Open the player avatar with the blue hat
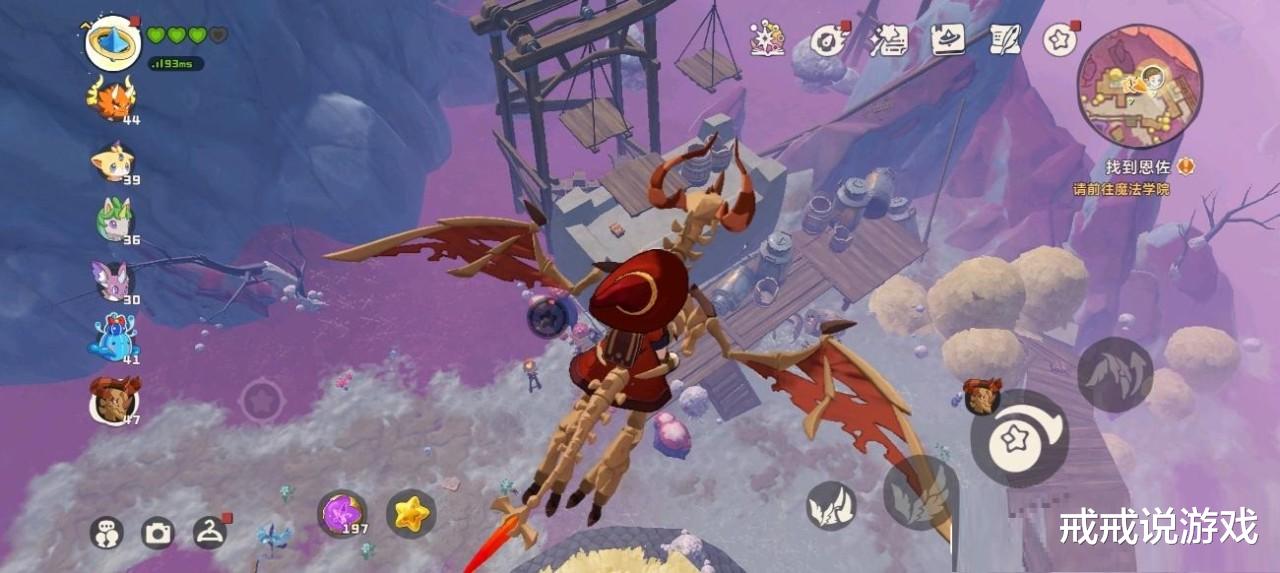The image size is (1280, 573). pyautogui.click(x=112, y=43)
